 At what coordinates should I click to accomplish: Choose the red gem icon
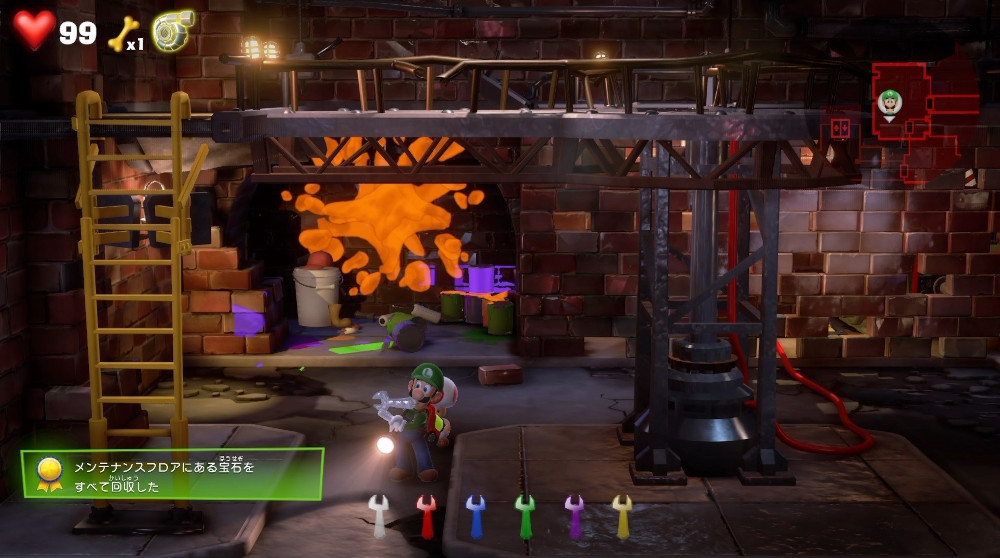pyautogui.click(x=427, y=515)
